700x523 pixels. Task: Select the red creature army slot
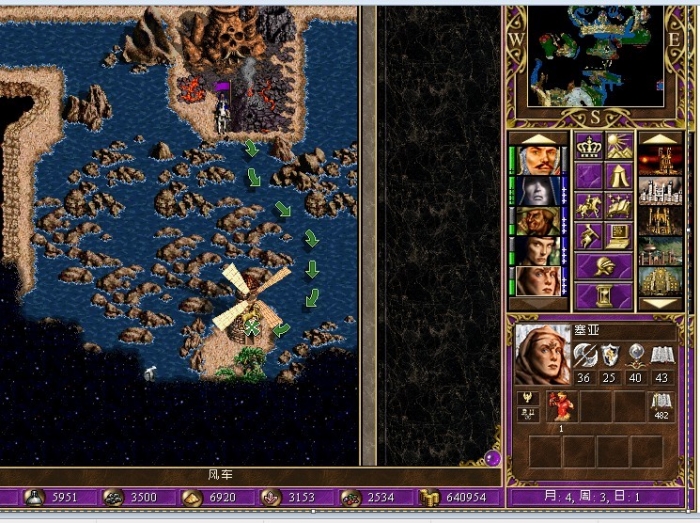tap(559, 405)
